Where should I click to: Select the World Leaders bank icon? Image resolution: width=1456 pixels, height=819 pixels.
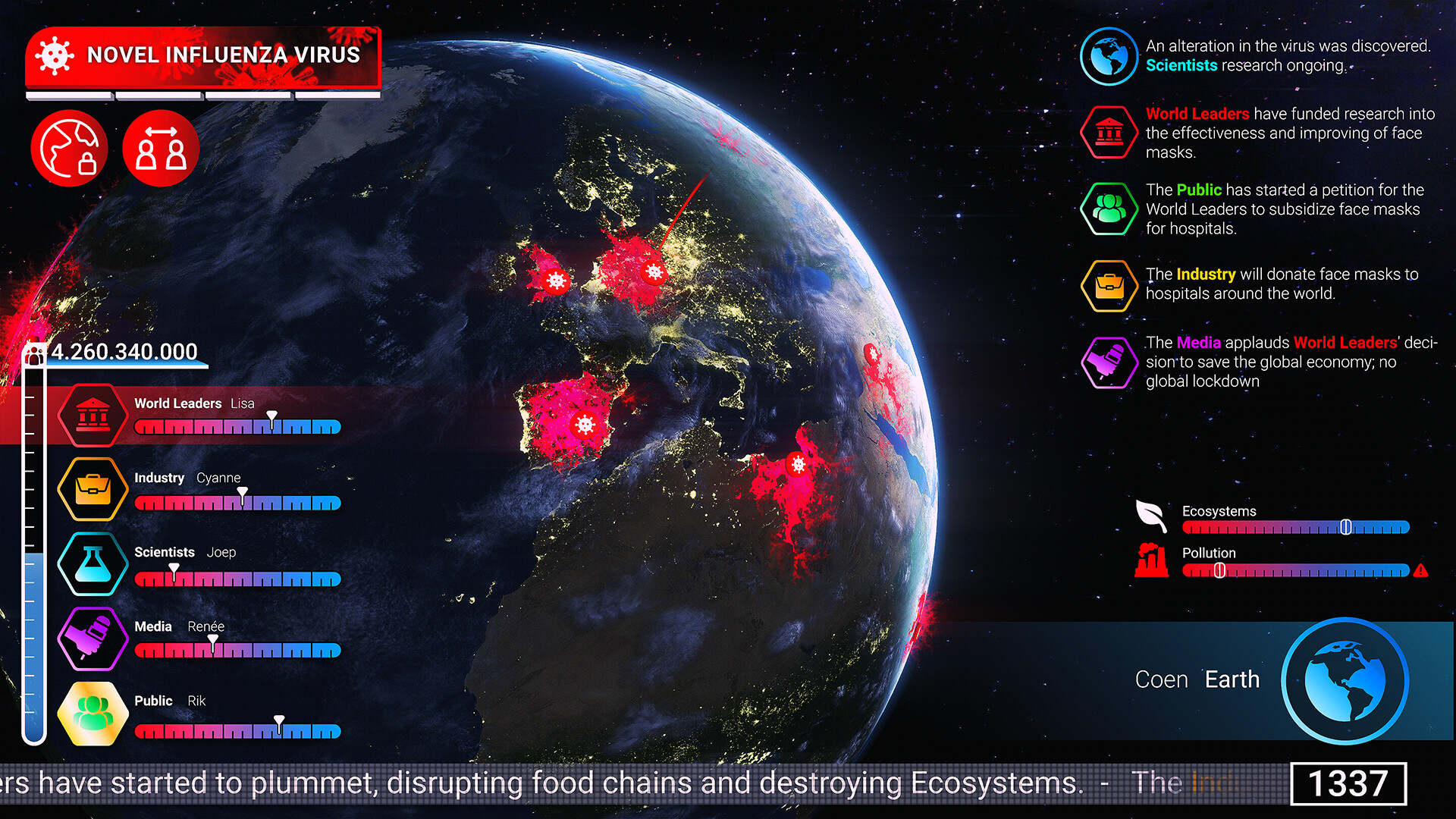(x=92, y=413)
